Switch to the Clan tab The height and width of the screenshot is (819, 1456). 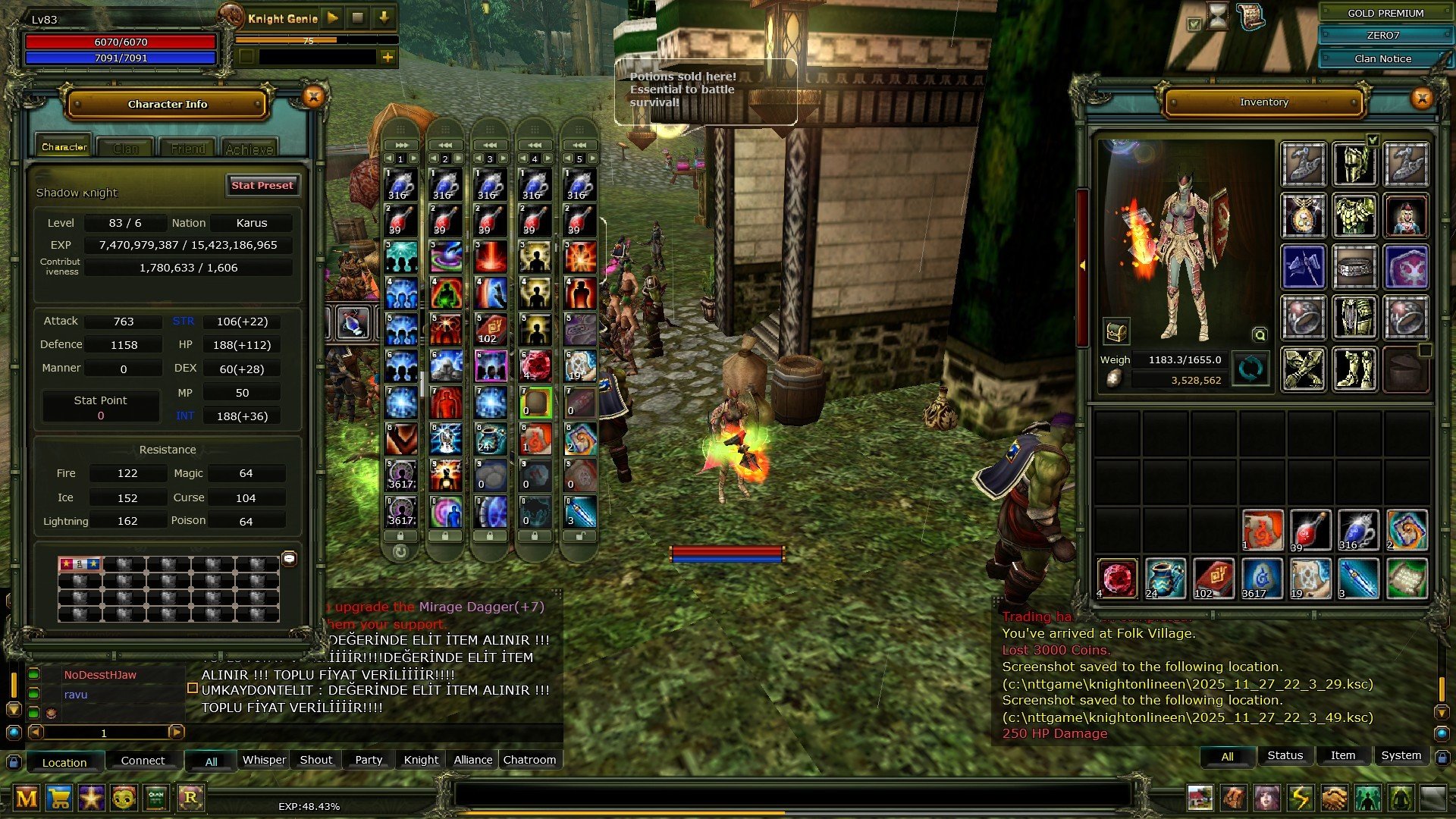(126, 149)
